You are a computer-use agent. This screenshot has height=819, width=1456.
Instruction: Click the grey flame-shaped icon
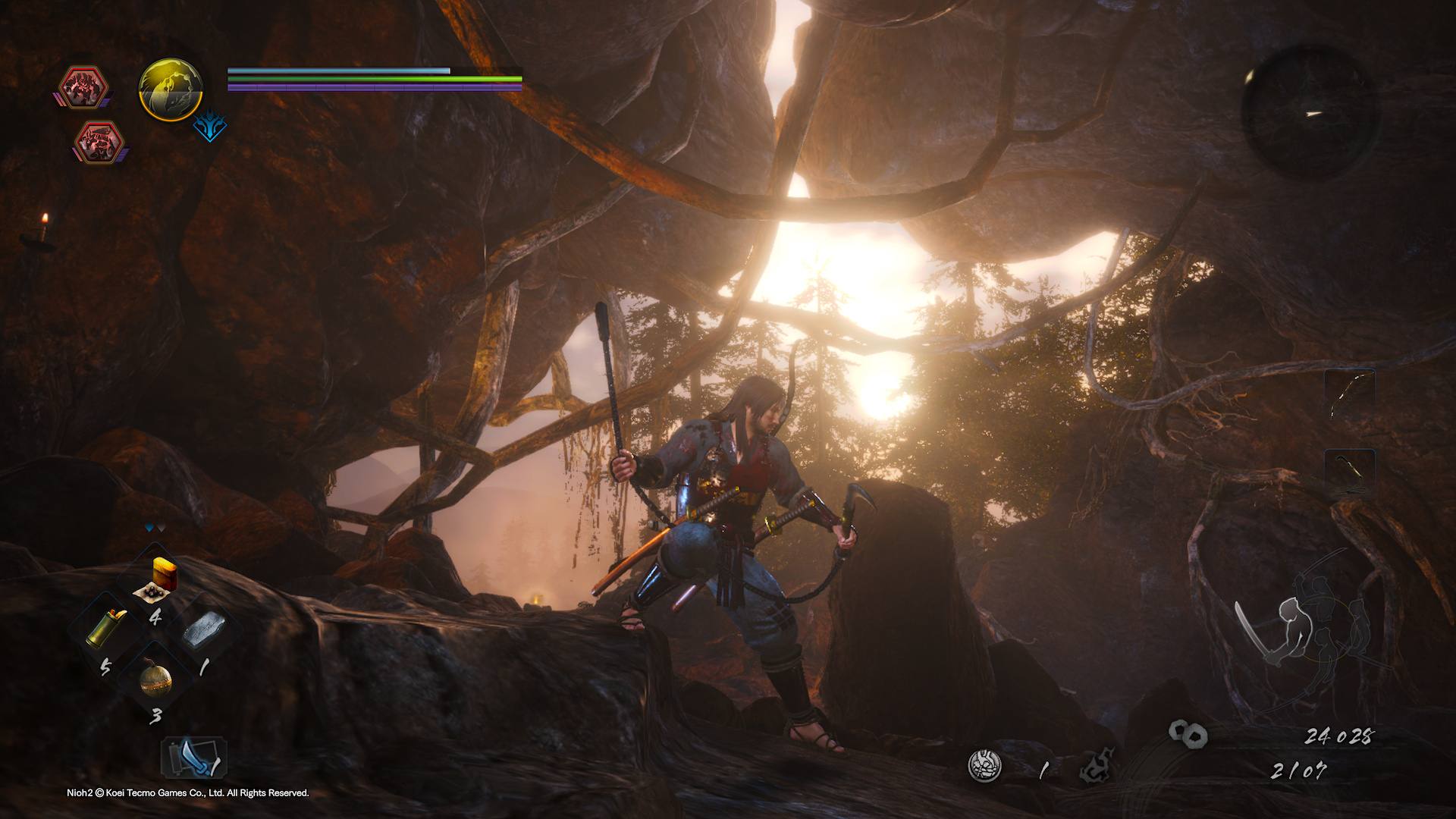pos(1097,766)
